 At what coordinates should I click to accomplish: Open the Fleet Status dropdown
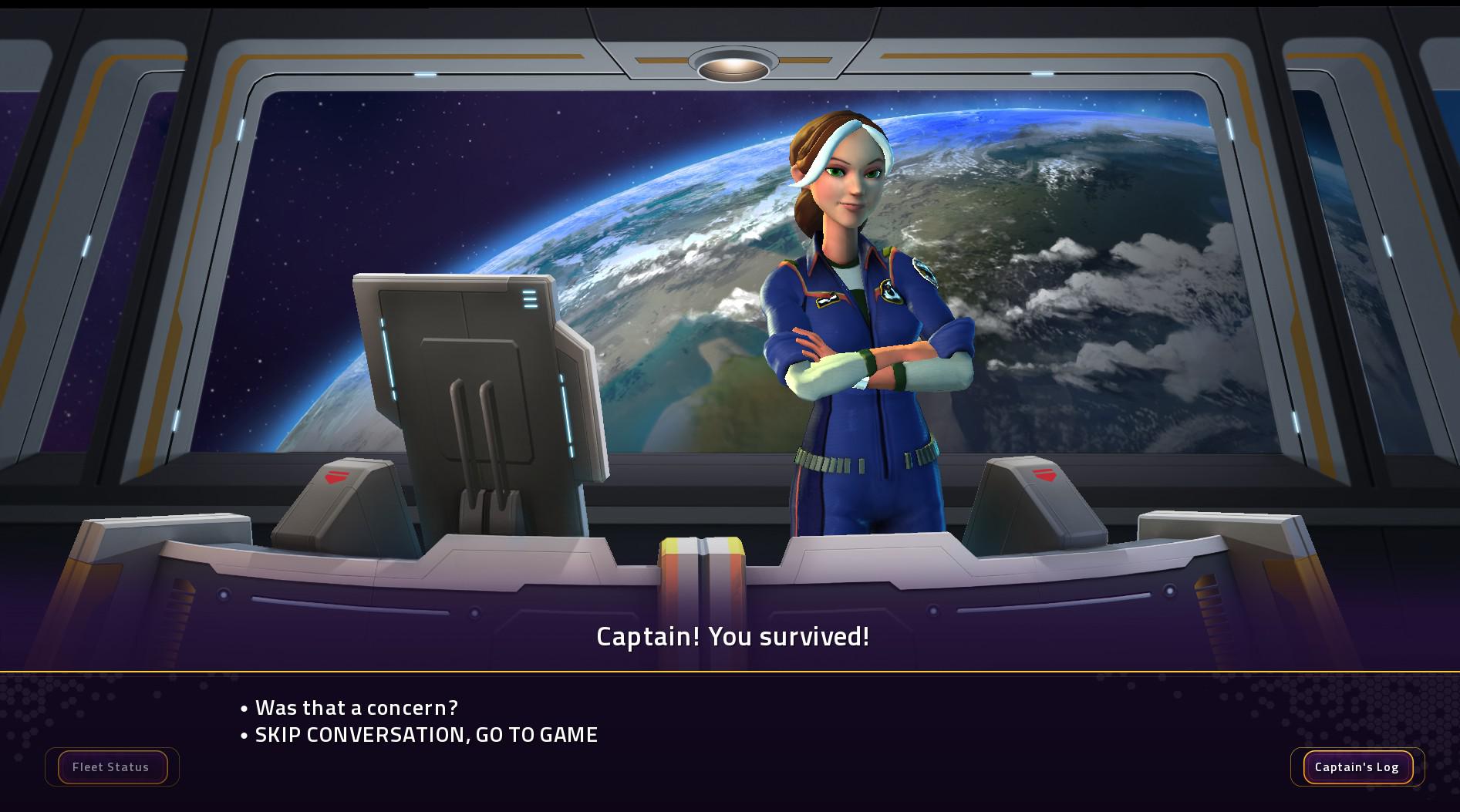pyautogui.click(x=111, y=767)
